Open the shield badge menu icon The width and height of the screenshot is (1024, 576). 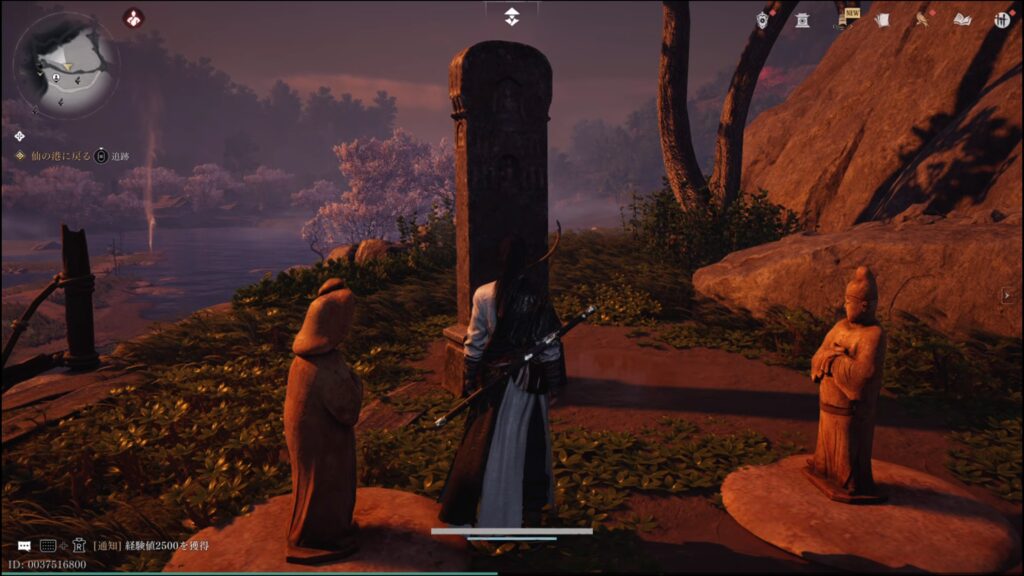pos(763,20)
